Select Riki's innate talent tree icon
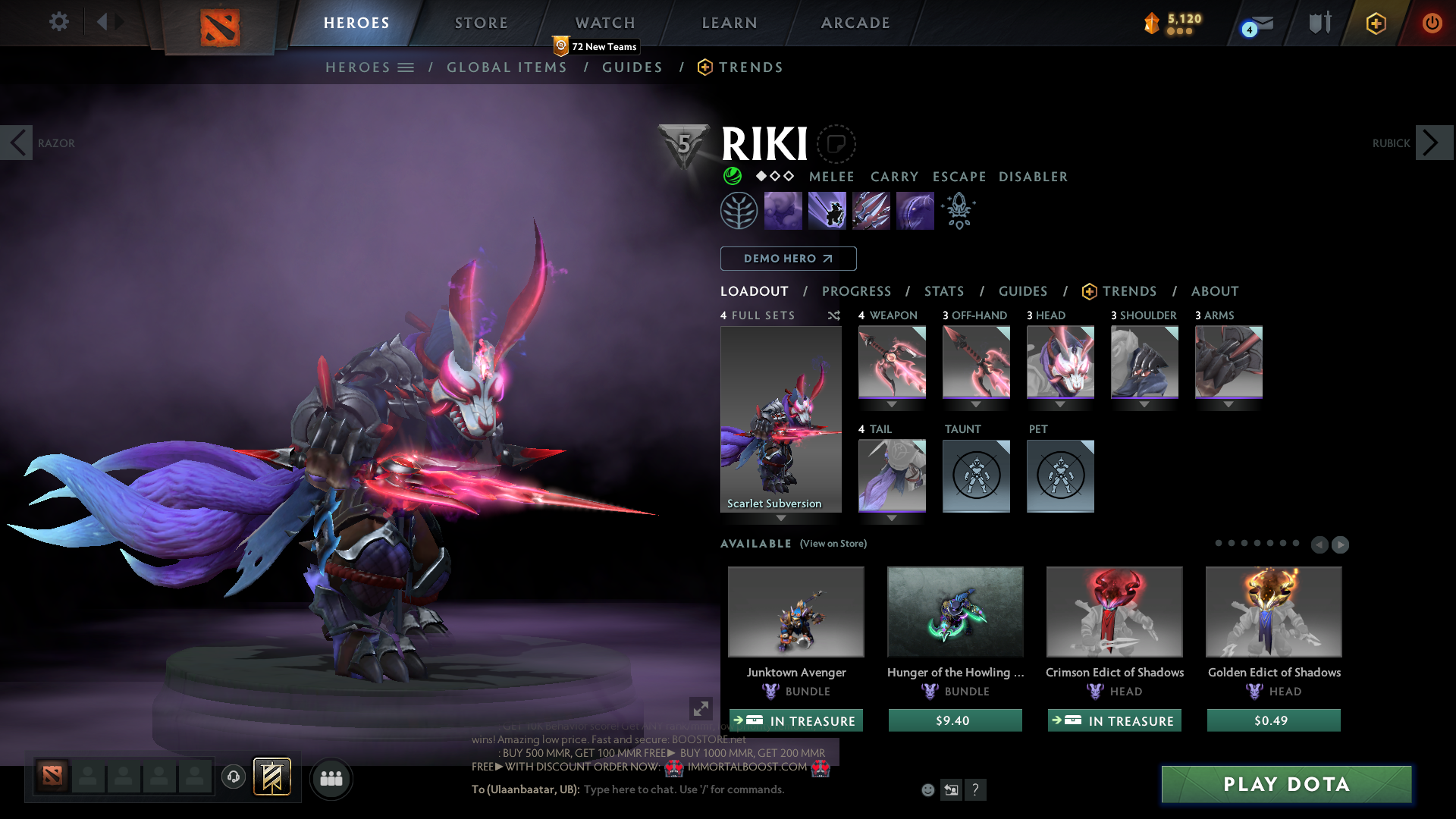This screenshot has width=1456, height=819. point(739,210)
